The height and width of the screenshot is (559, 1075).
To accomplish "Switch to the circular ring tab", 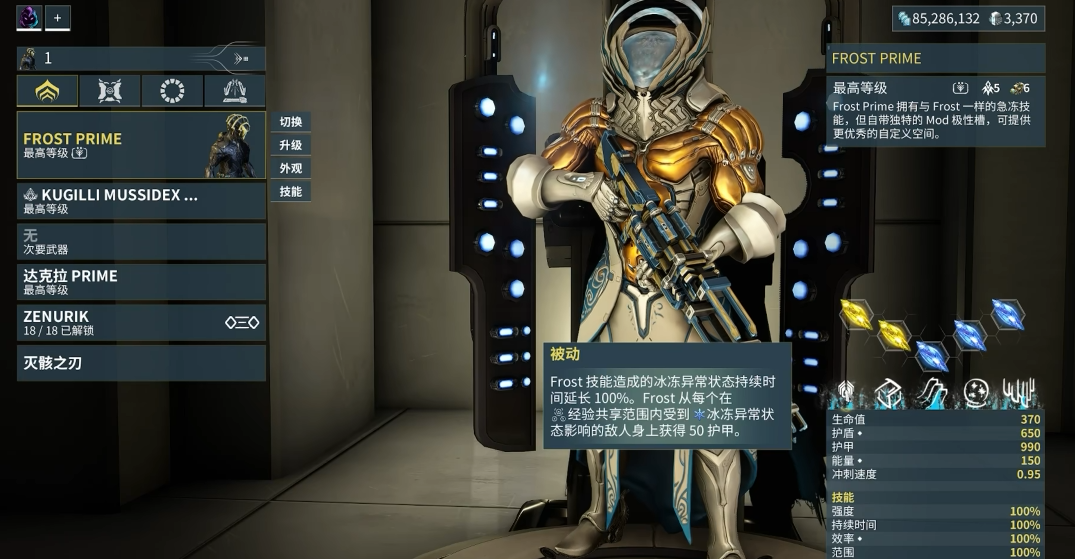I will tap(172, 91).
